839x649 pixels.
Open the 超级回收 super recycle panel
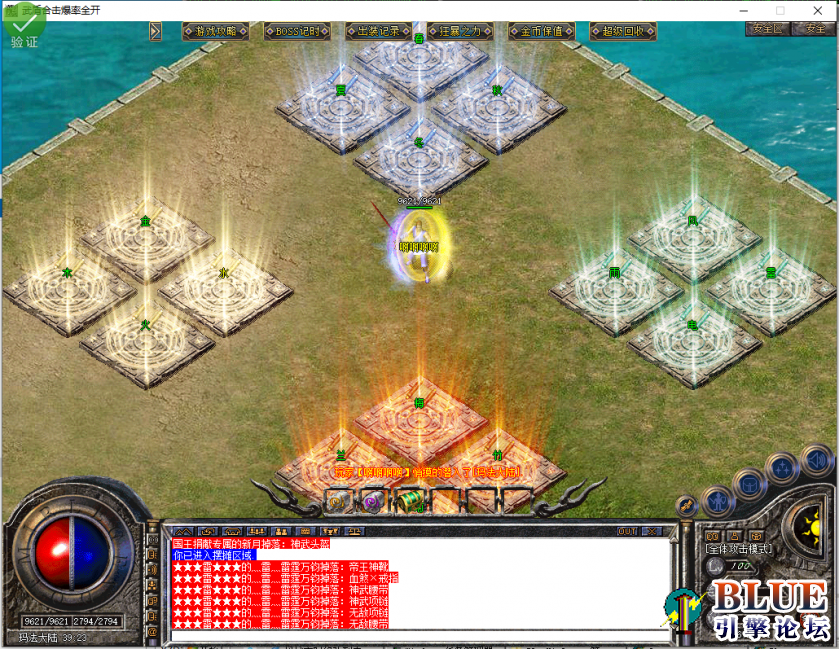(623, 31)
